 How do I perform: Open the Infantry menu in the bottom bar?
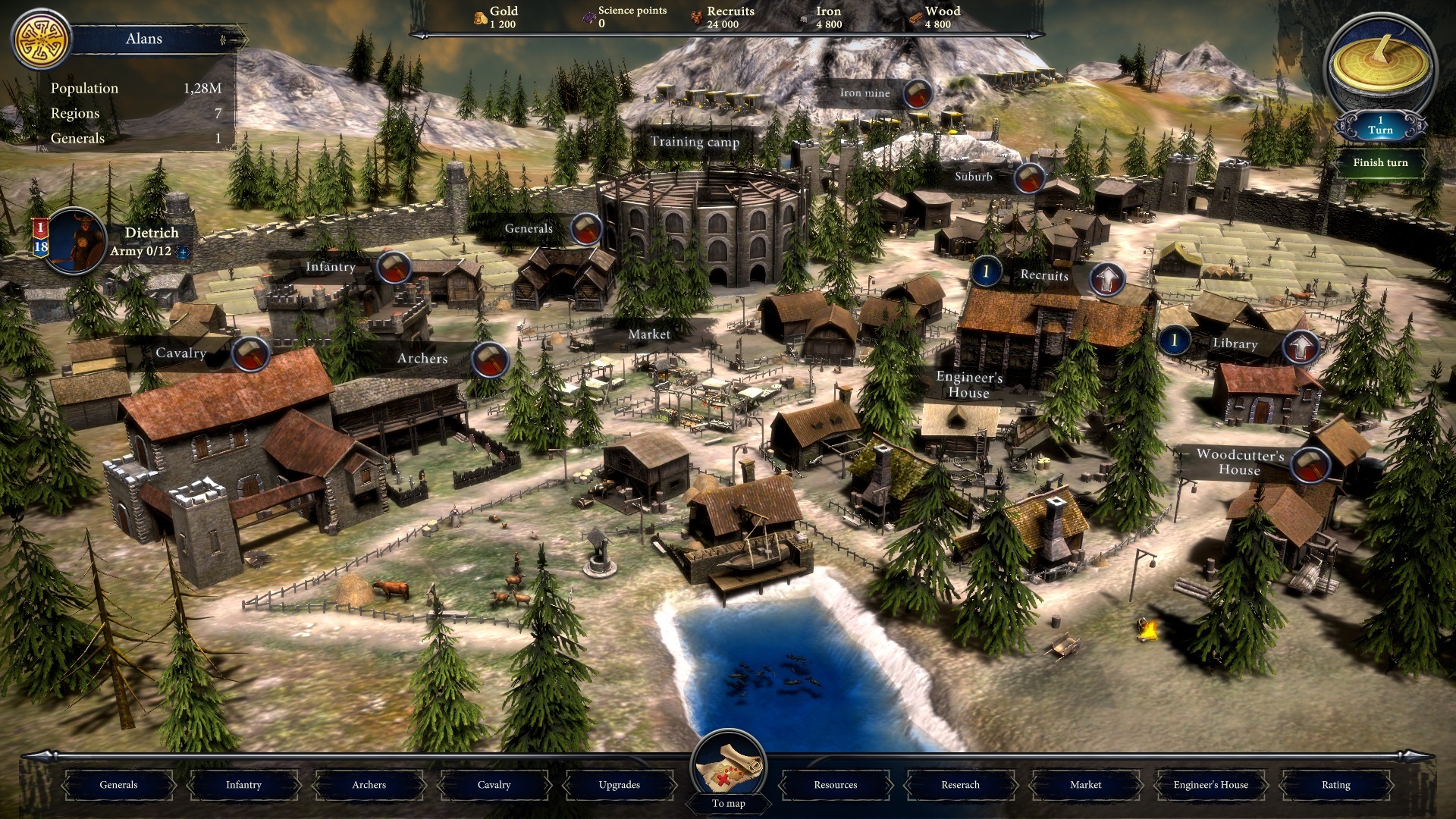[243, 785]
